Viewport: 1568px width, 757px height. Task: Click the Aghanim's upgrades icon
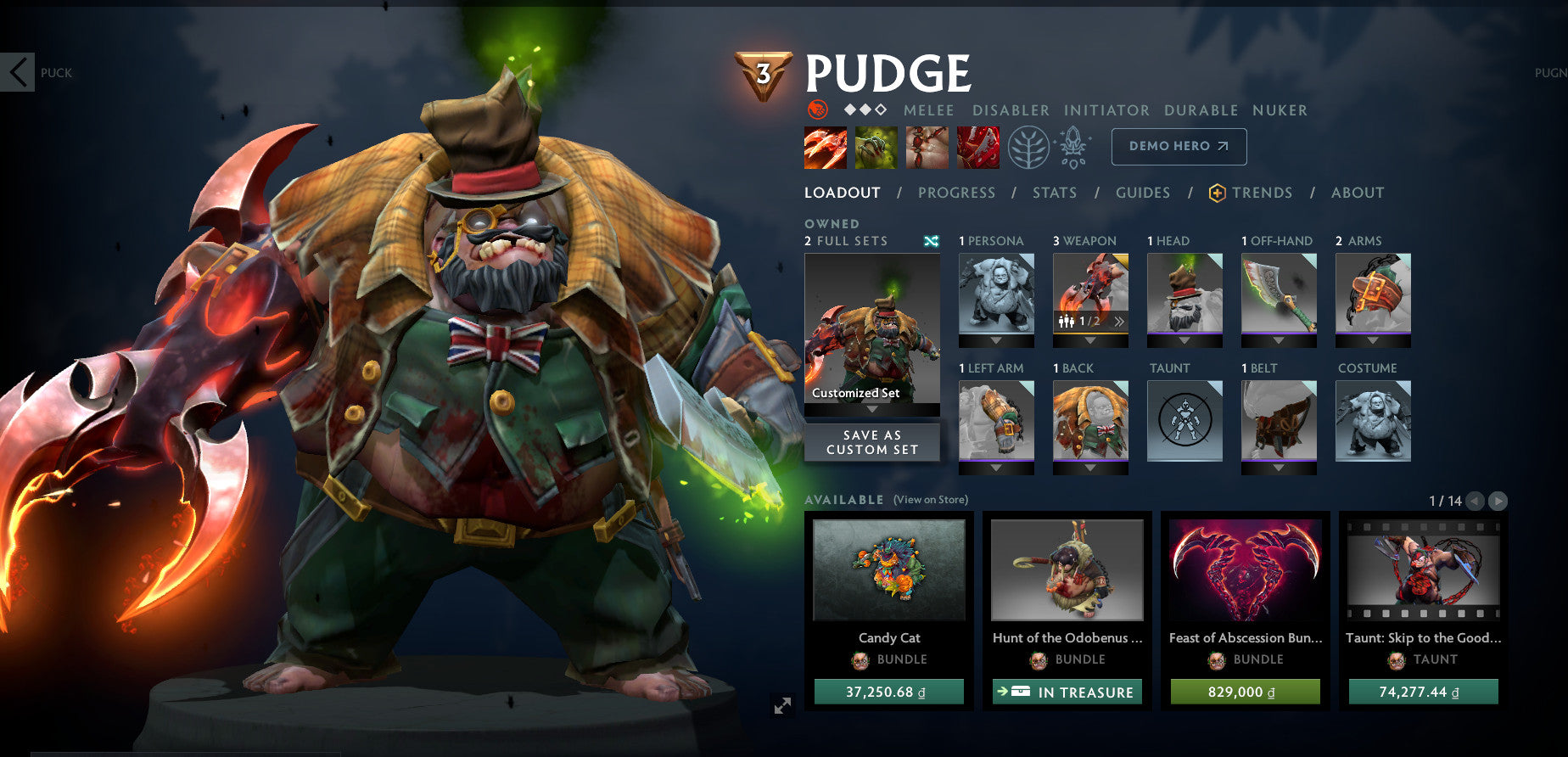pos(1073,145)
